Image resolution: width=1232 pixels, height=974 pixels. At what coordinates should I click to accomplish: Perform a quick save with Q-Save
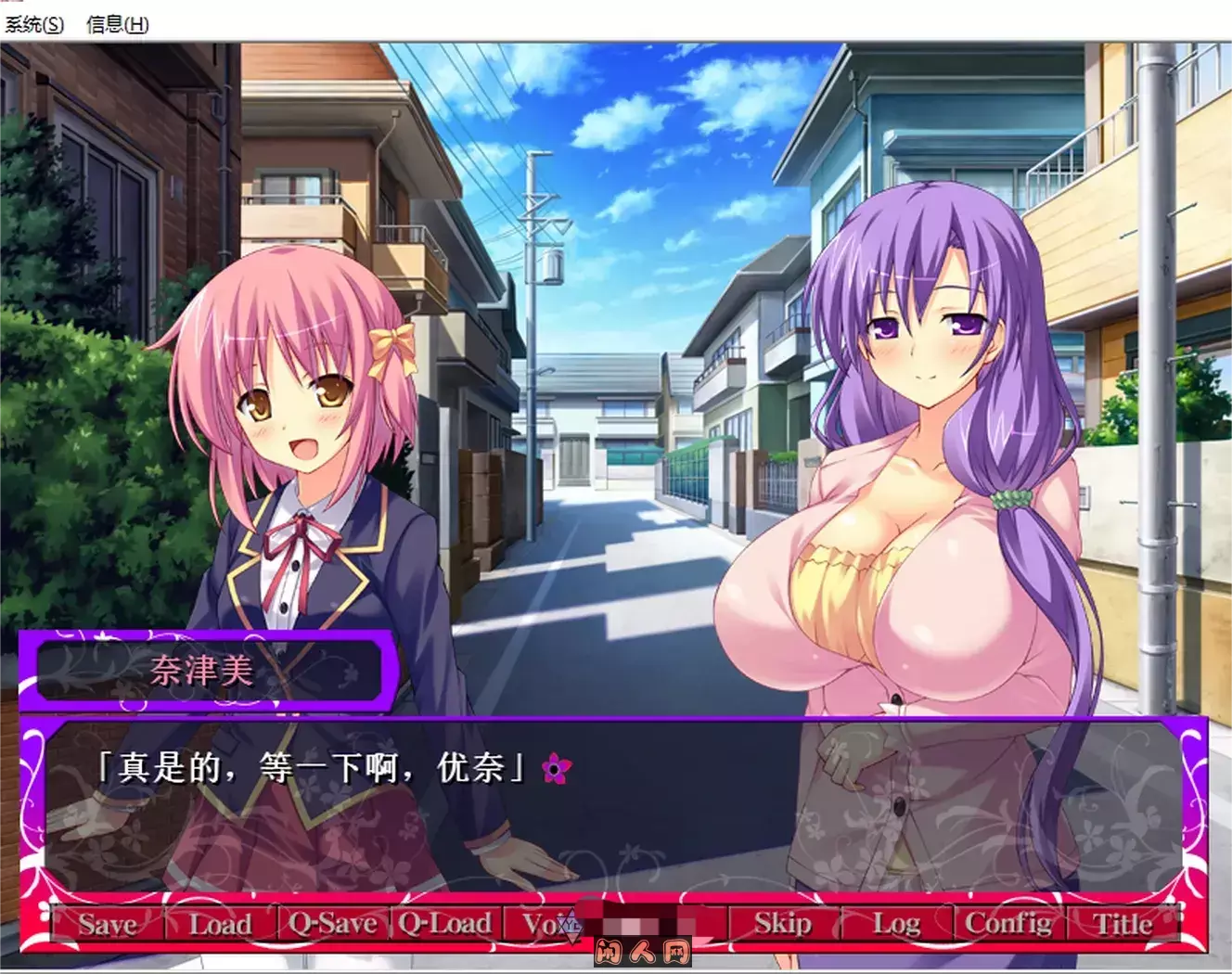[331, 924]
